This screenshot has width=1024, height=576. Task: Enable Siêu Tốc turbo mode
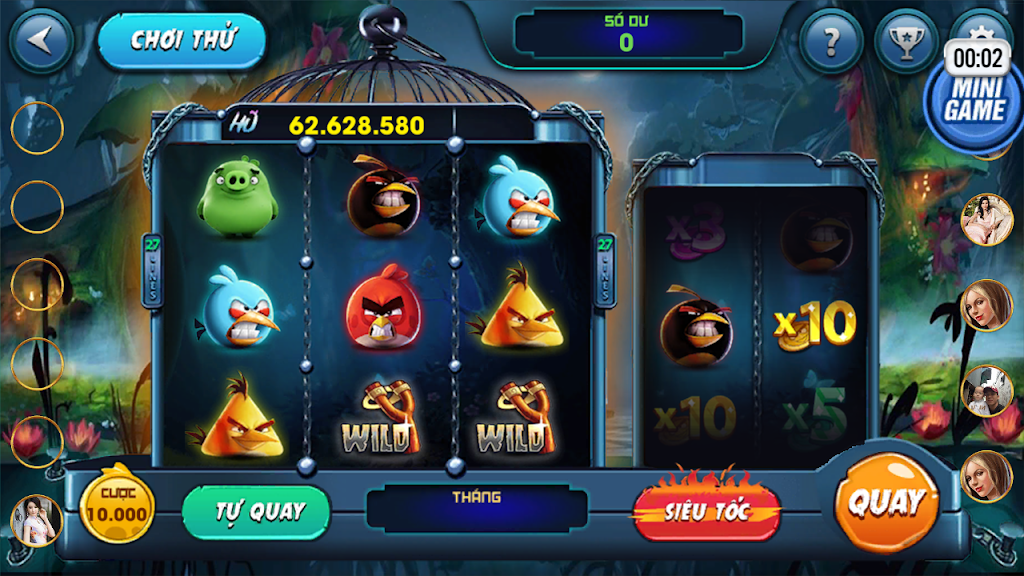(707, 511)
